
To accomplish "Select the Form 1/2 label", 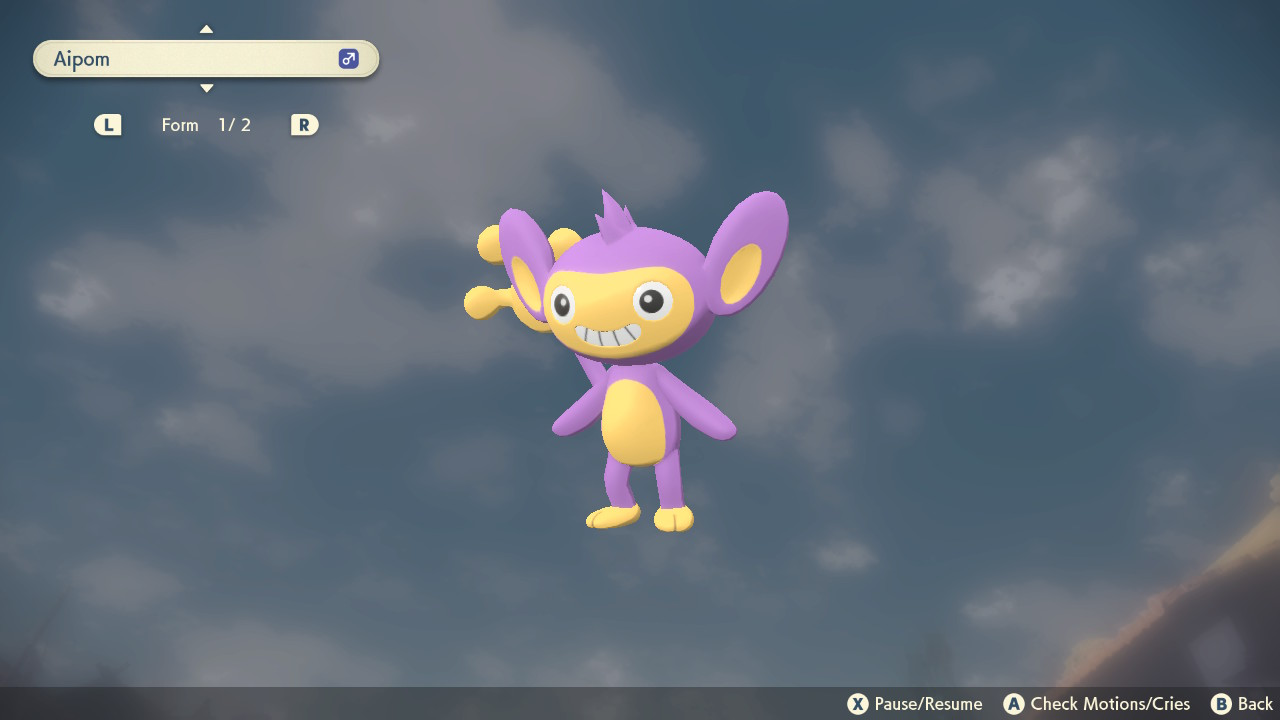I will 207,124.
